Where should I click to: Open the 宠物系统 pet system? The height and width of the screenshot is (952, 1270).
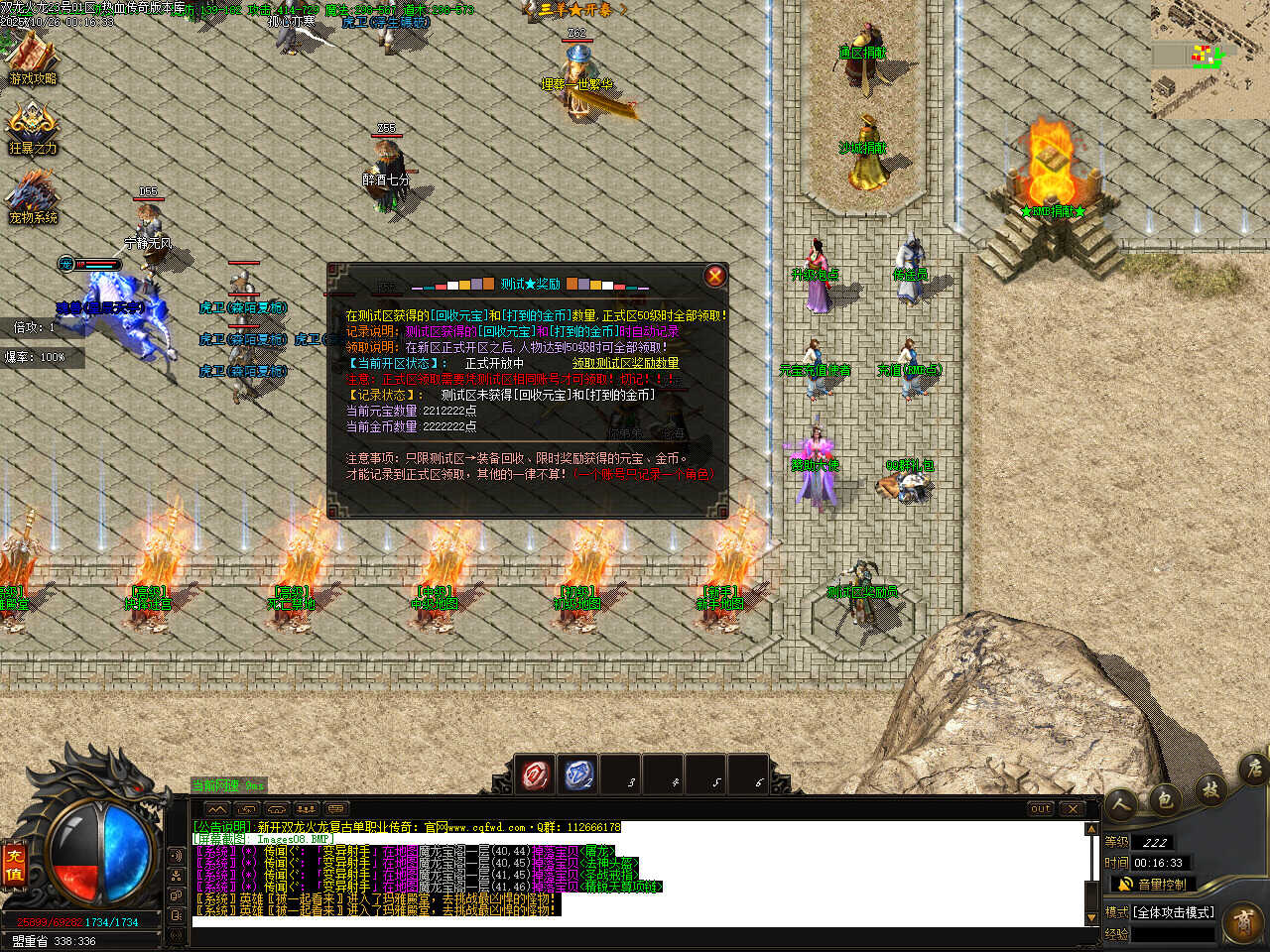(x=33, y=197)
